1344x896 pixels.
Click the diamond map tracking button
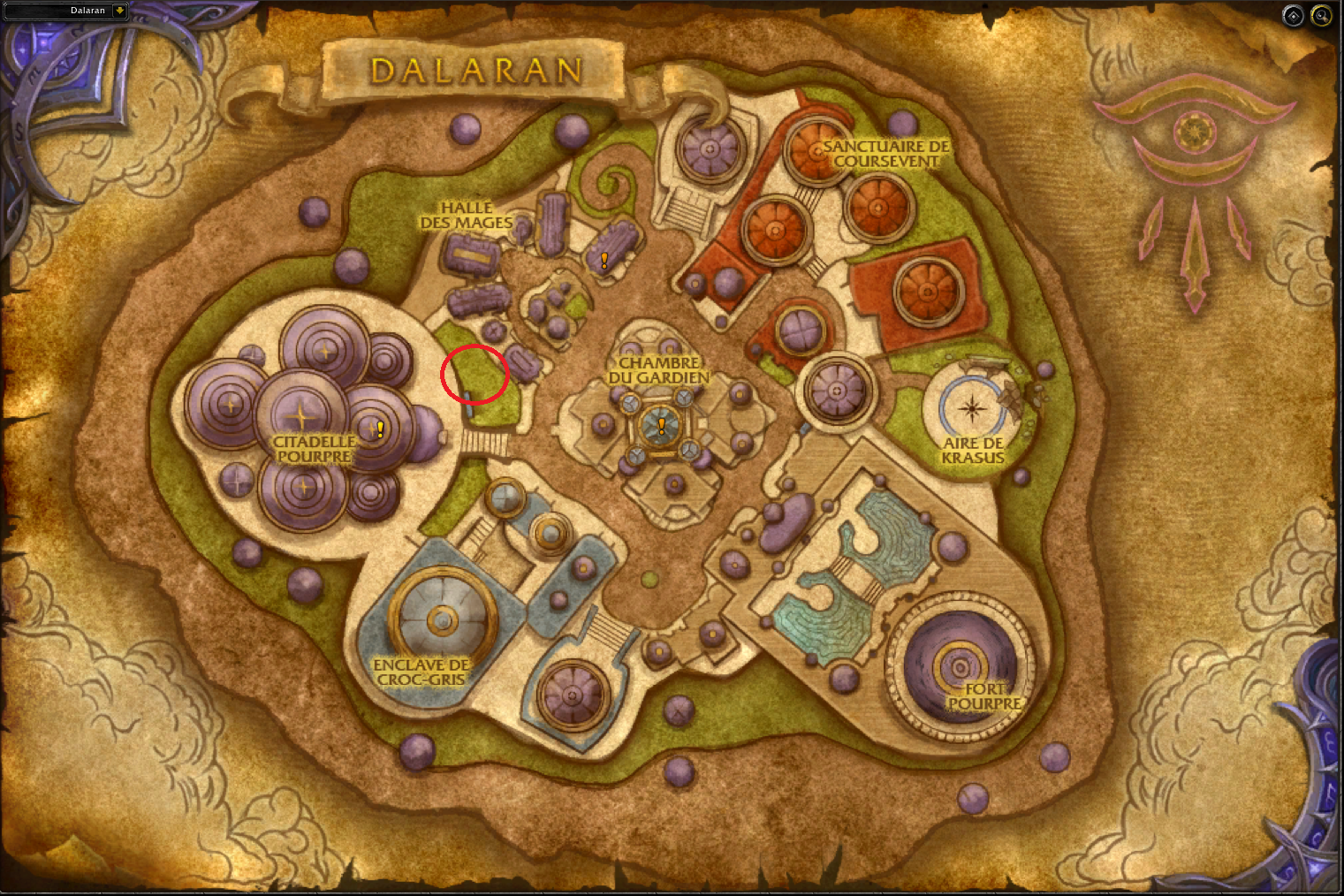point(1293,16)
